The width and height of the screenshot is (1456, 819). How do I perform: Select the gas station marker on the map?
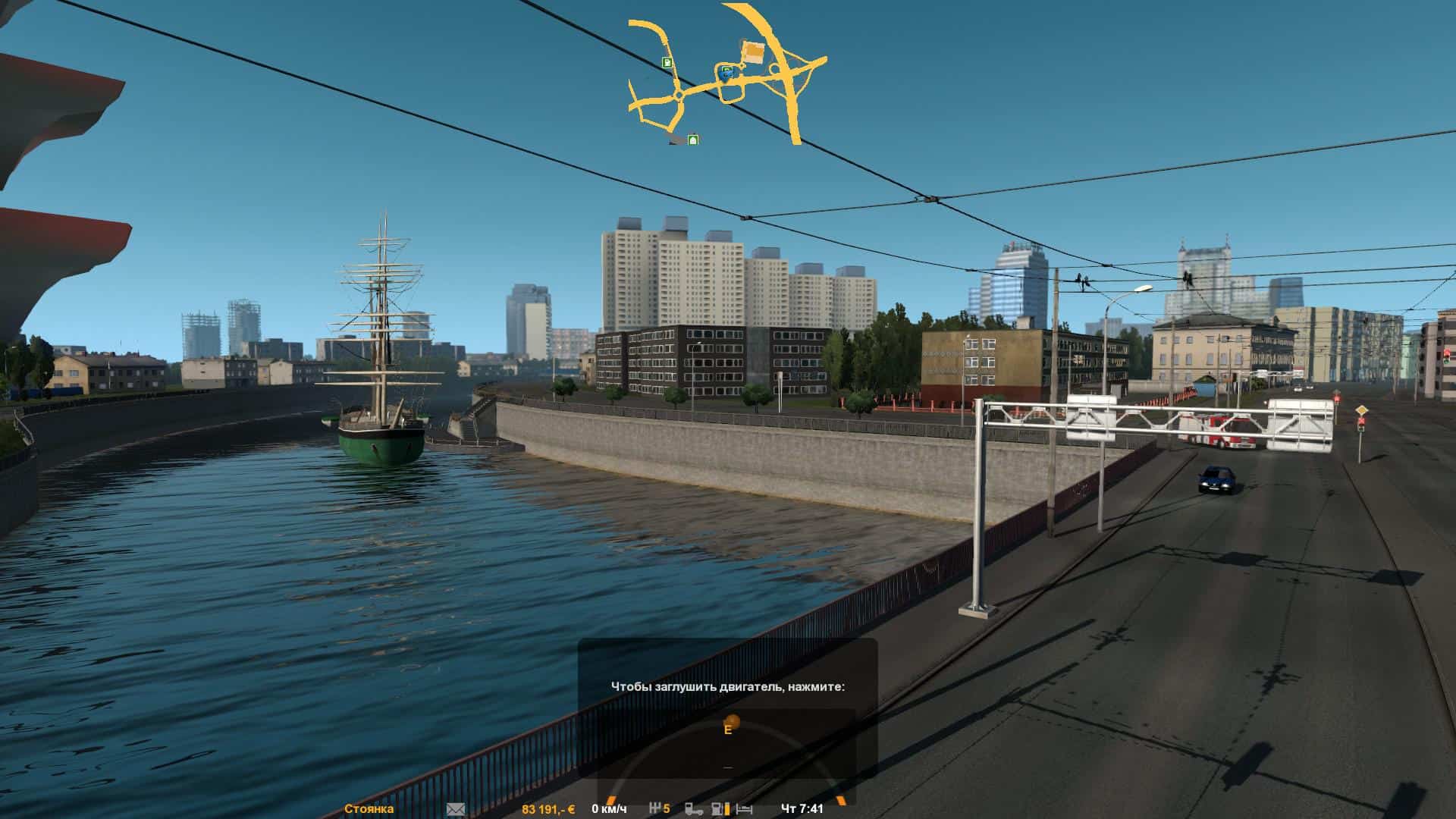pos(667,62)
